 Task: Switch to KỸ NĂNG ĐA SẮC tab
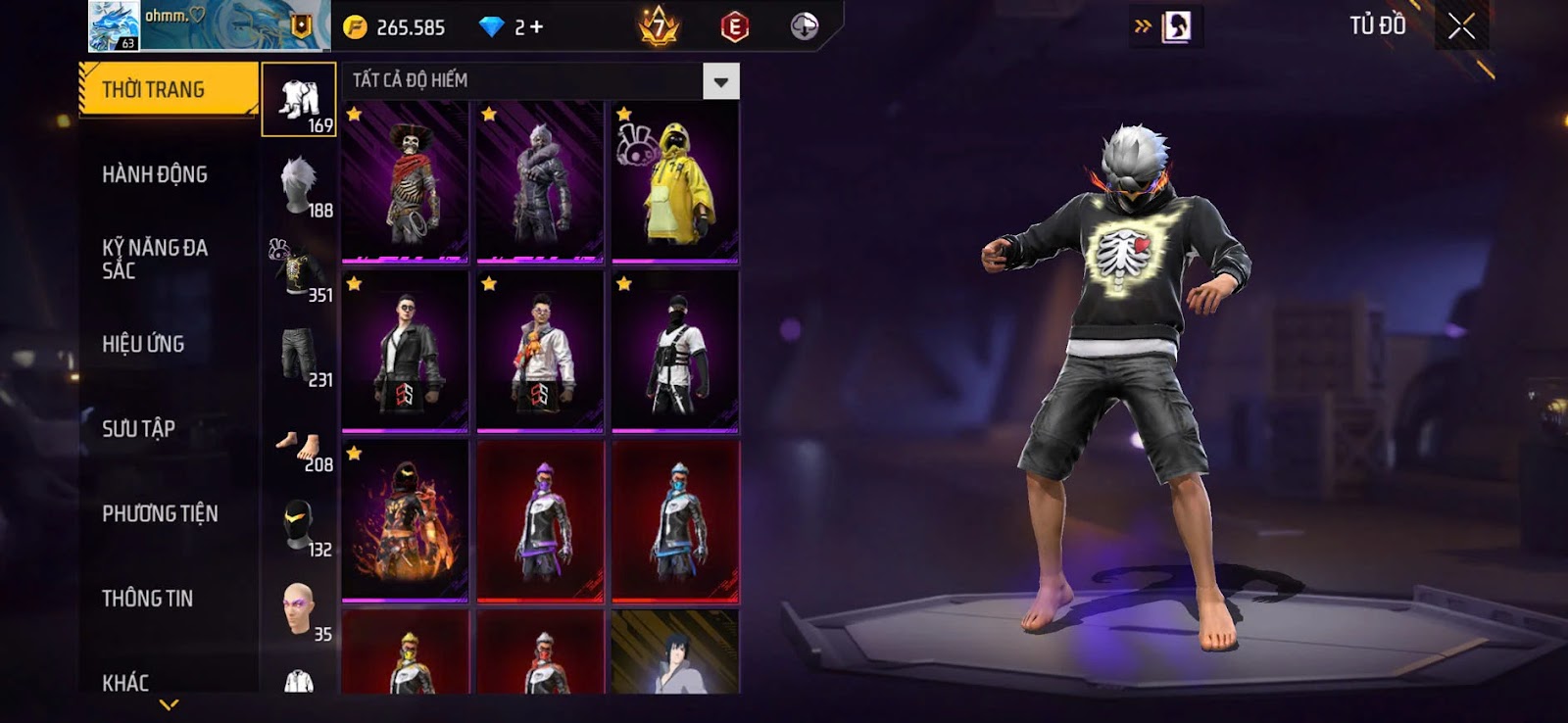click(155, 259)
